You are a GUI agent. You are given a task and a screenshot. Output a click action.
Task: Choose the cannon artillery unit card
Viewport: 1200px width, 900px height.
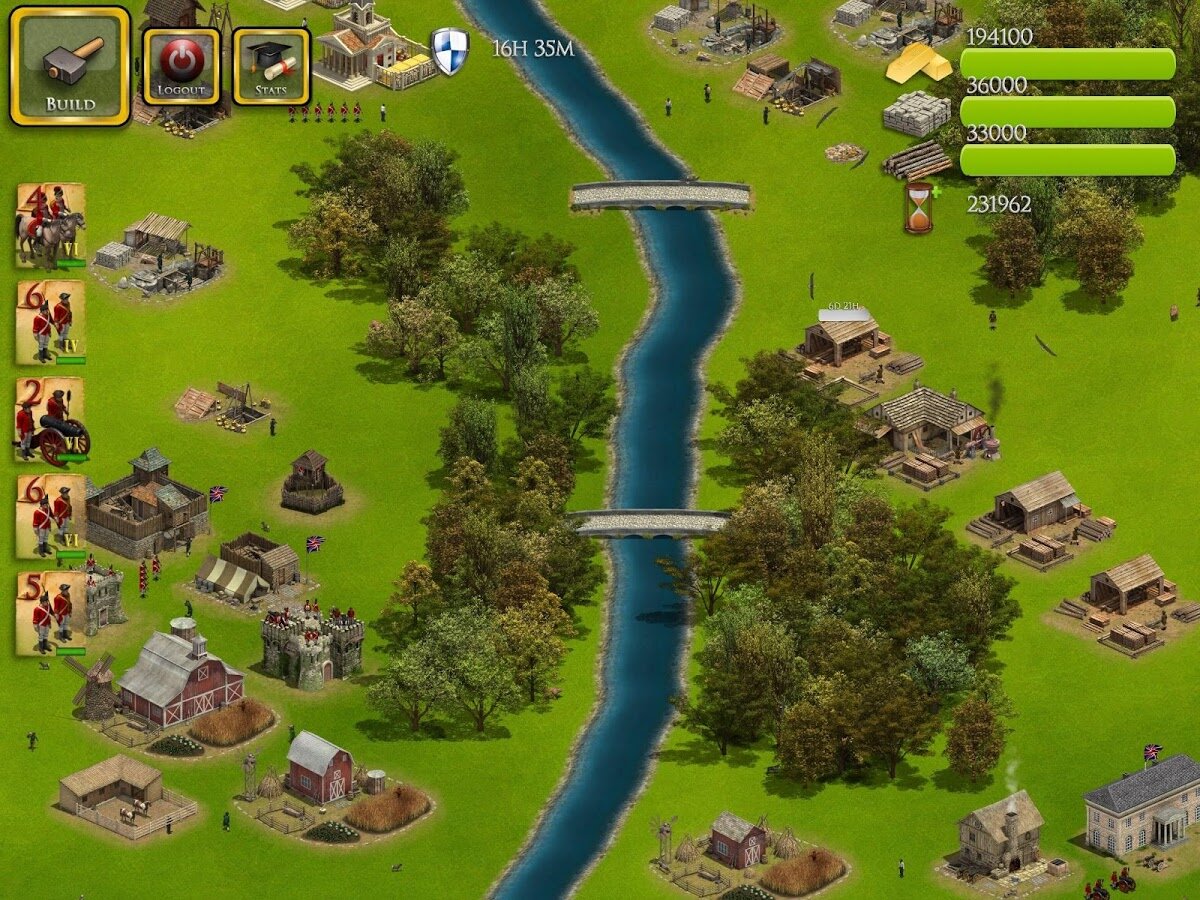point(50,420)
